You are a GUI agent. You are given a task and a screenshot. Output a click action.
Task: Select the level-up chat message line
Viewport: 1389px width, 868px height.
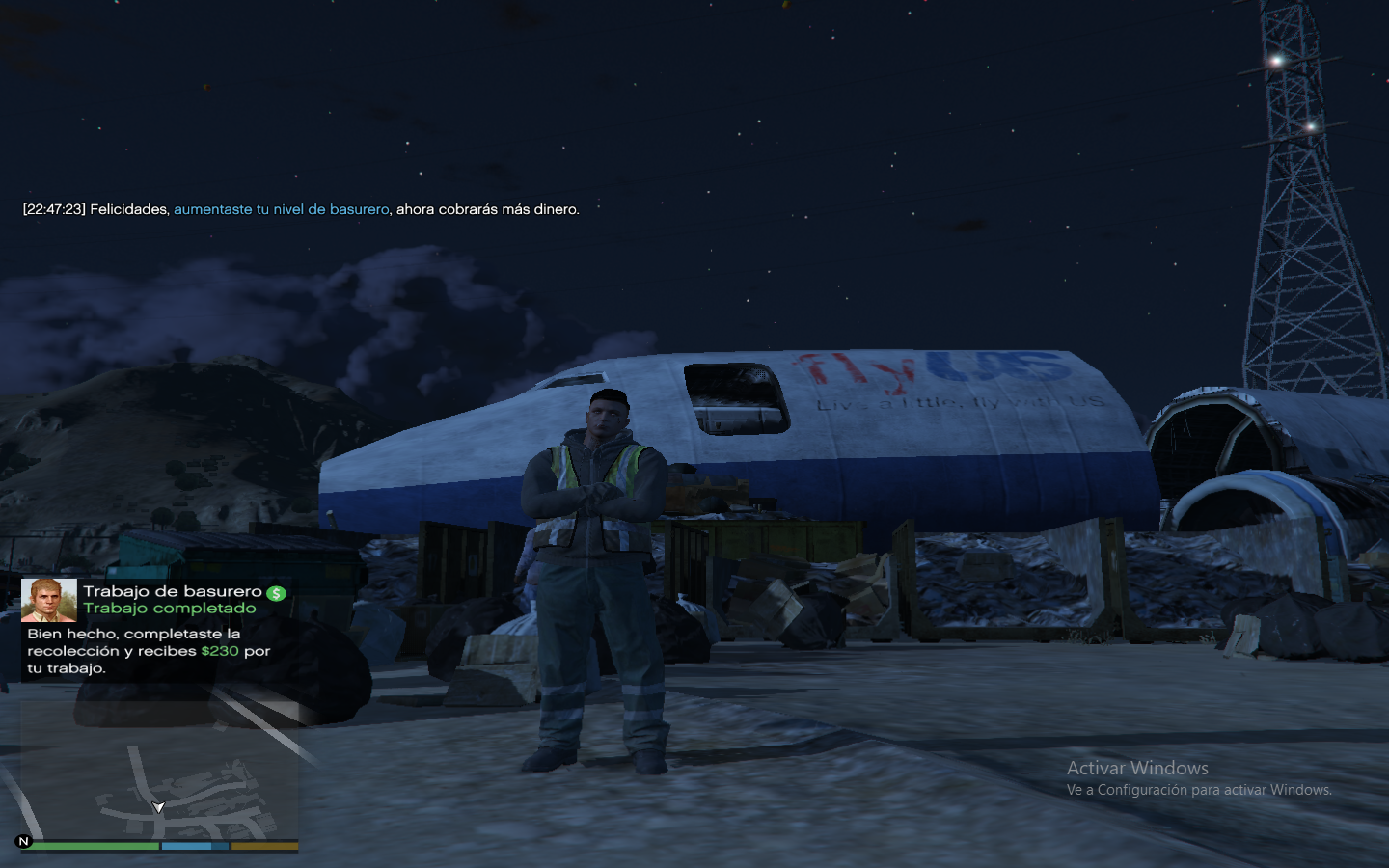tap(301, 209)
